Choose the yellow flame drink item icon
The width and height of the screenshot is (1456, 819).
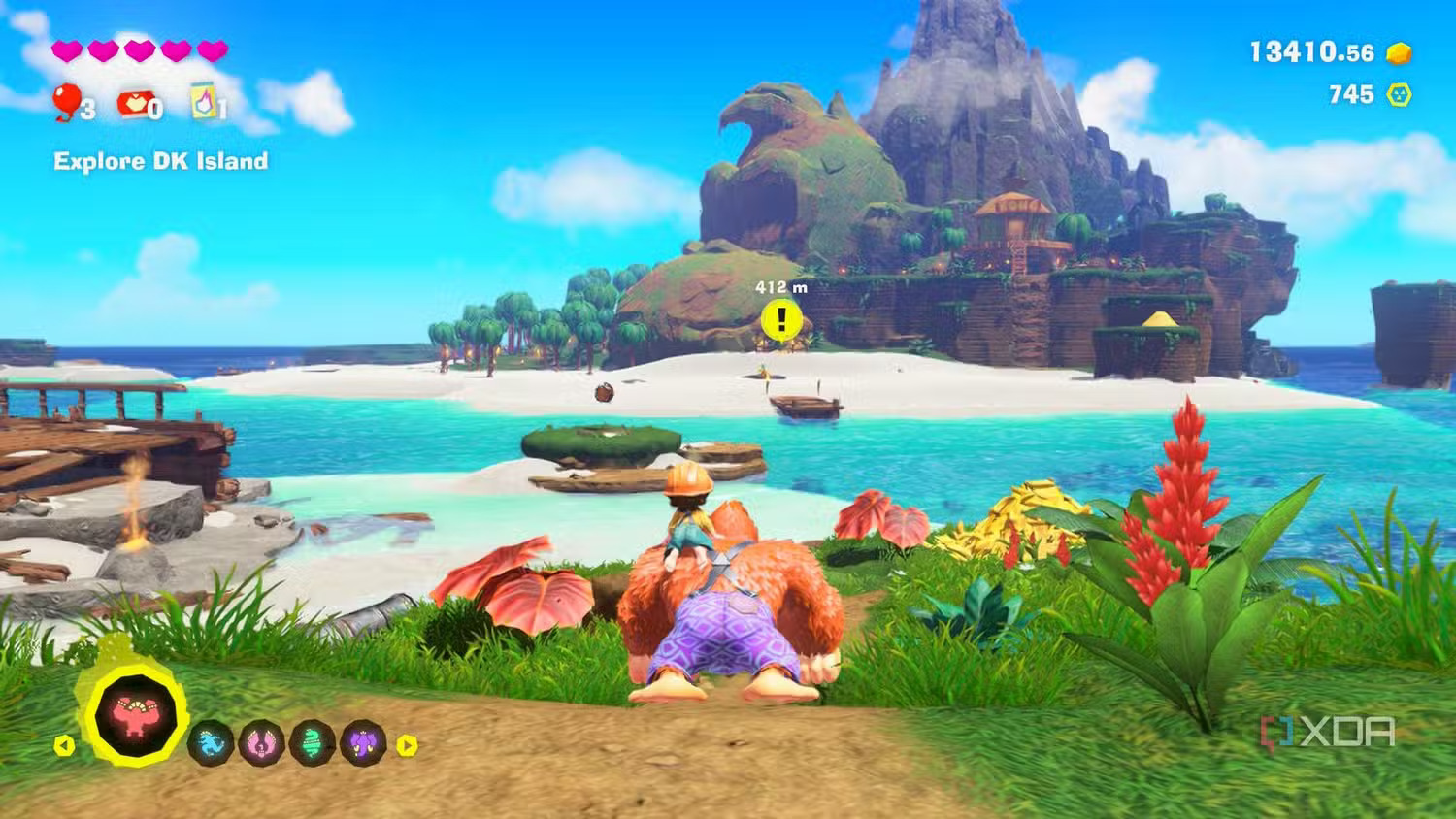(x=204, y=100)
